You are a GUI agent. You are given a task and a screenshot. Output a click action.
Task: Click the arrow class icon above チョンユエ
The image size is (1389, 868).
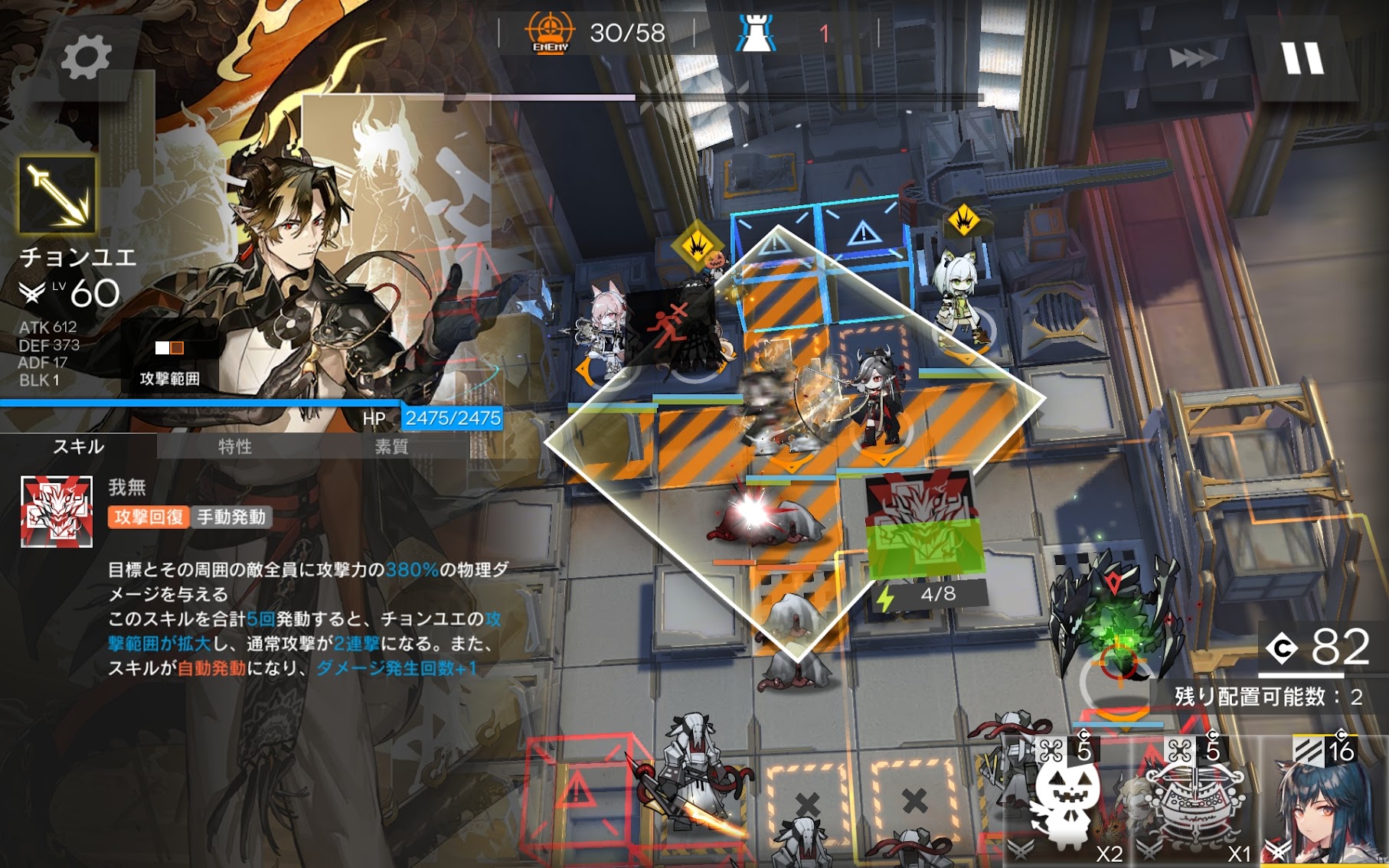(x=57, y=195)
